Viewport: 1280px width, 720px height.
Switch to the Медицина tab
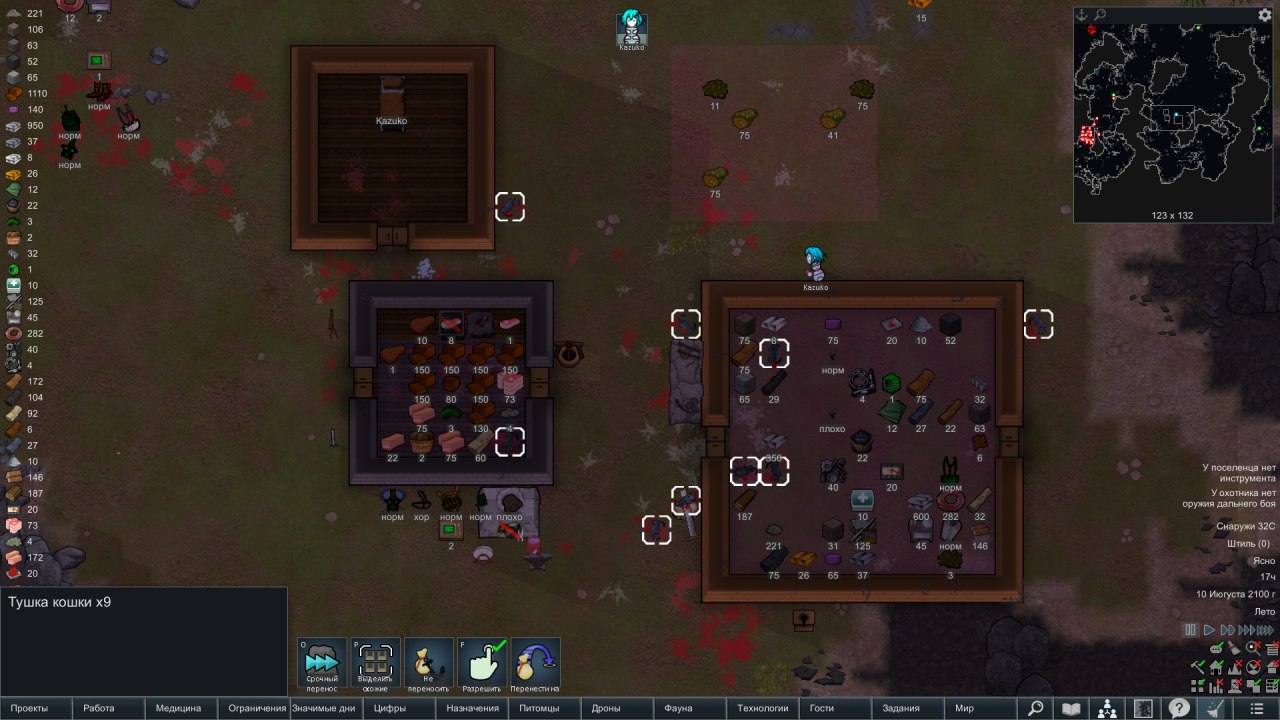coord(178,708)
